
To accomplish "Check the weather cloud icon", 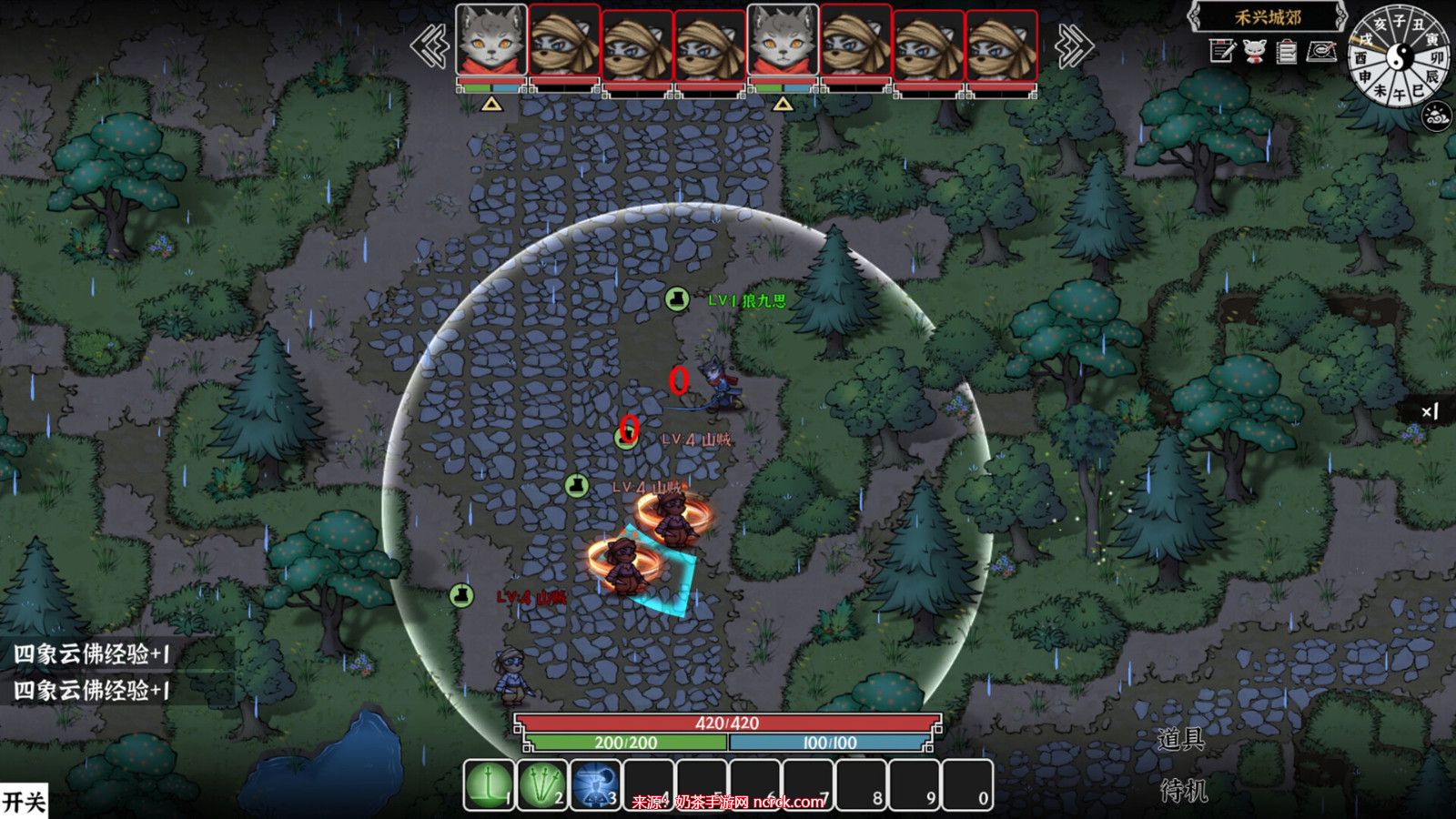I will [1438, 116].
